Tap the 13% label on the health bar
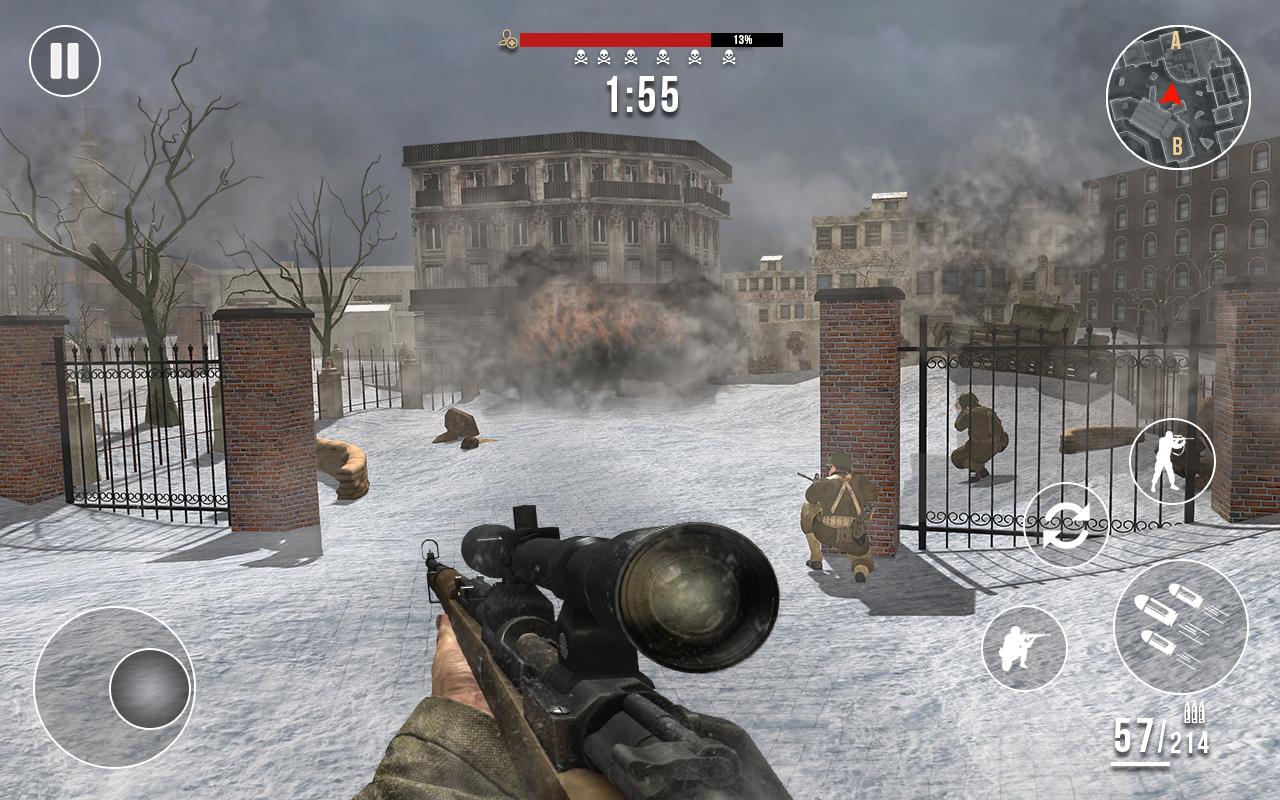The width and height of the screenshot is (1280, 800). tap(743, 38)
